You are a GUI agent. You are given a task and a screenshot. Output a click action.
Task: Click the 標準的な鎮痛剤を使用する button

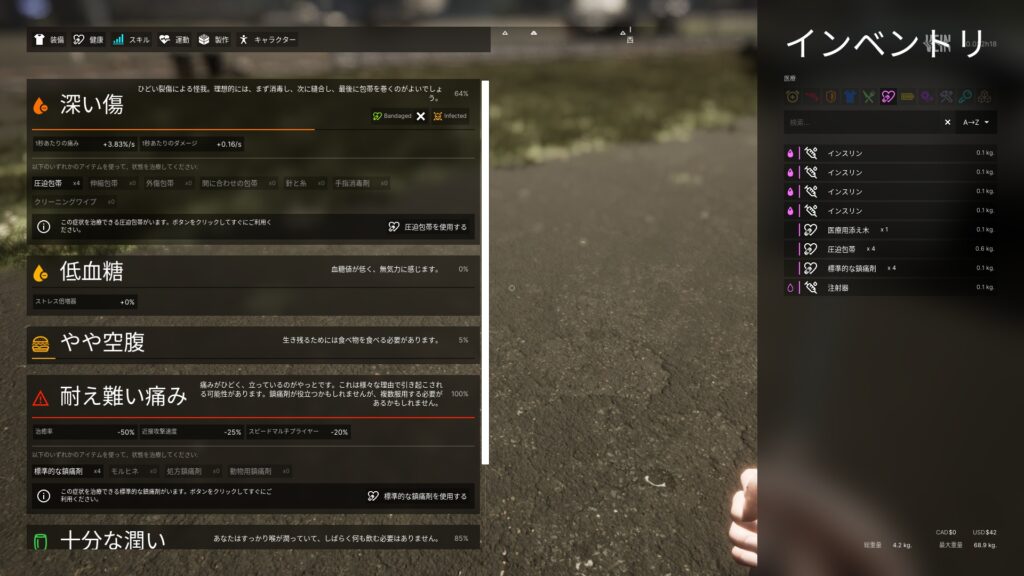pos(417,496)
